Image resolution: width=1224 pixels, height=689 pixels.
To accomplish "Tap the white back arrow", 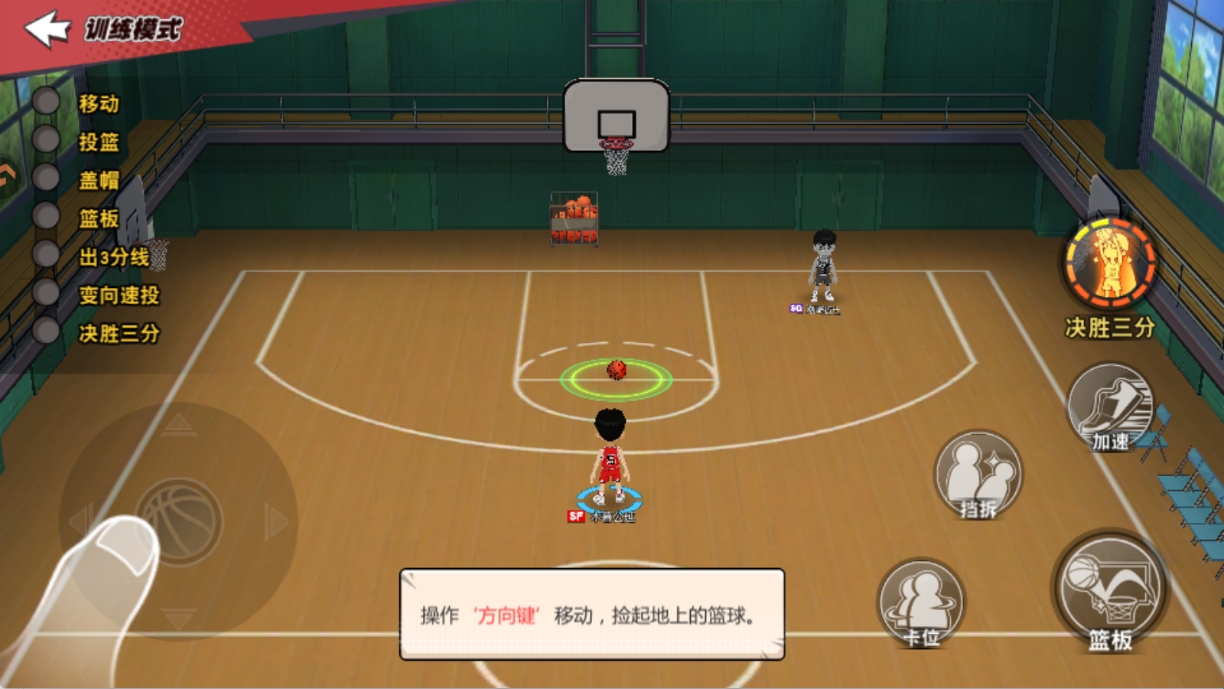I will click(x=46, y=29).
